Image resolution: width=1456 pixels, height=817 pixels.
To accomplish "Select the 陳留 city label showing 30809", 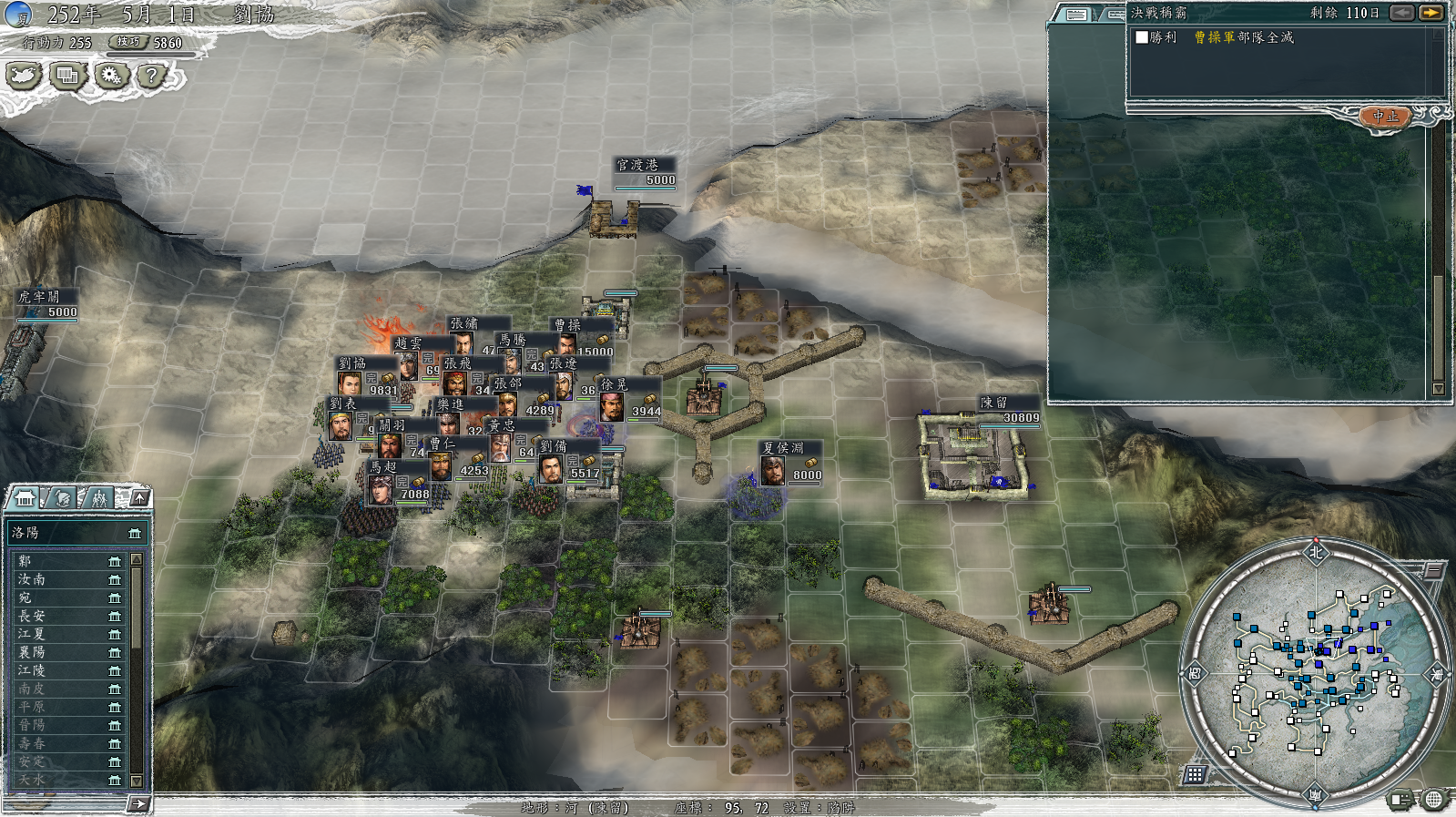I will pos(1008,410).
